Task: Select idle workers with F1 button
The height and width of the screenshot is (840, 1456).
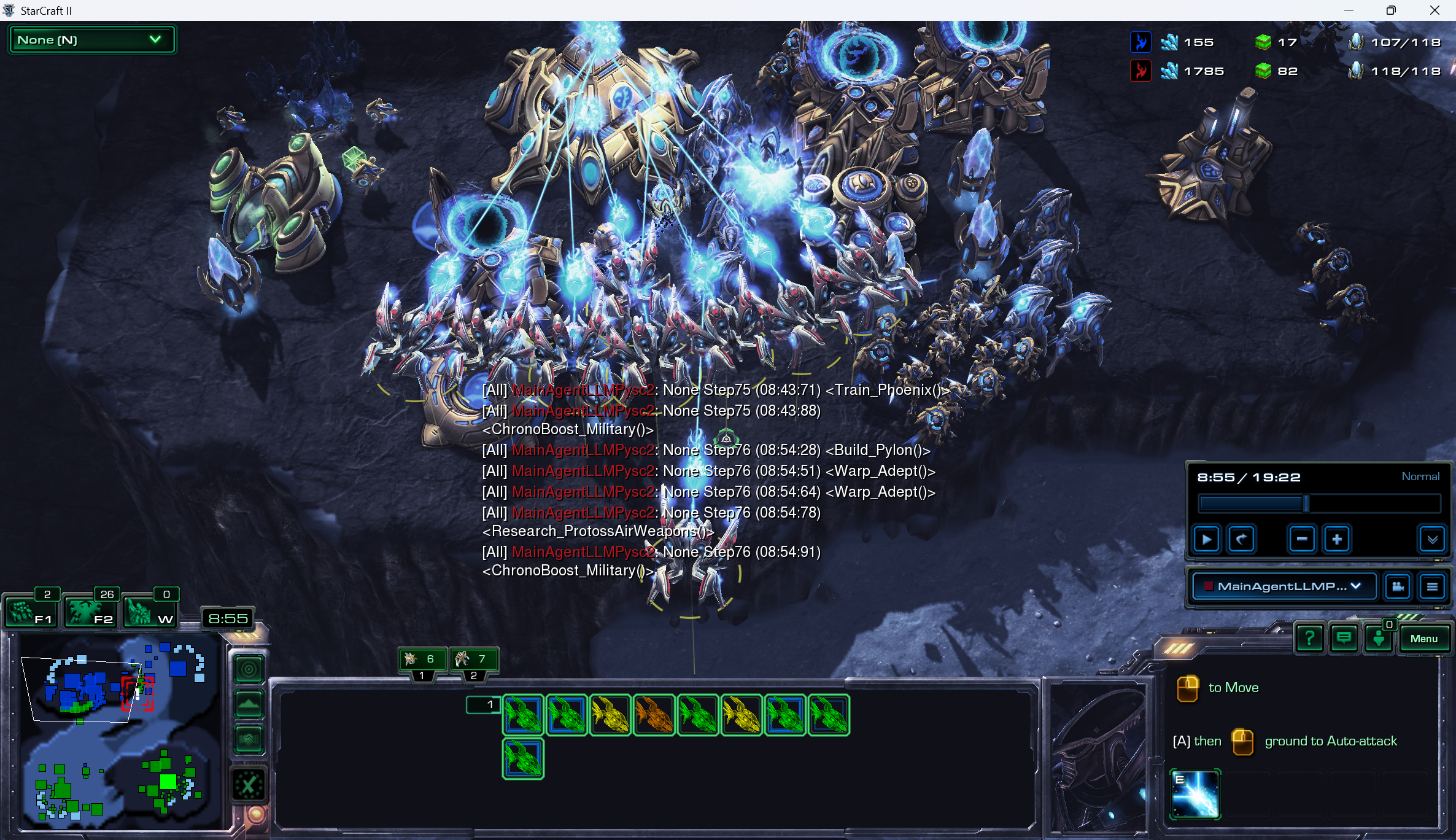Action: click(31, 612)
